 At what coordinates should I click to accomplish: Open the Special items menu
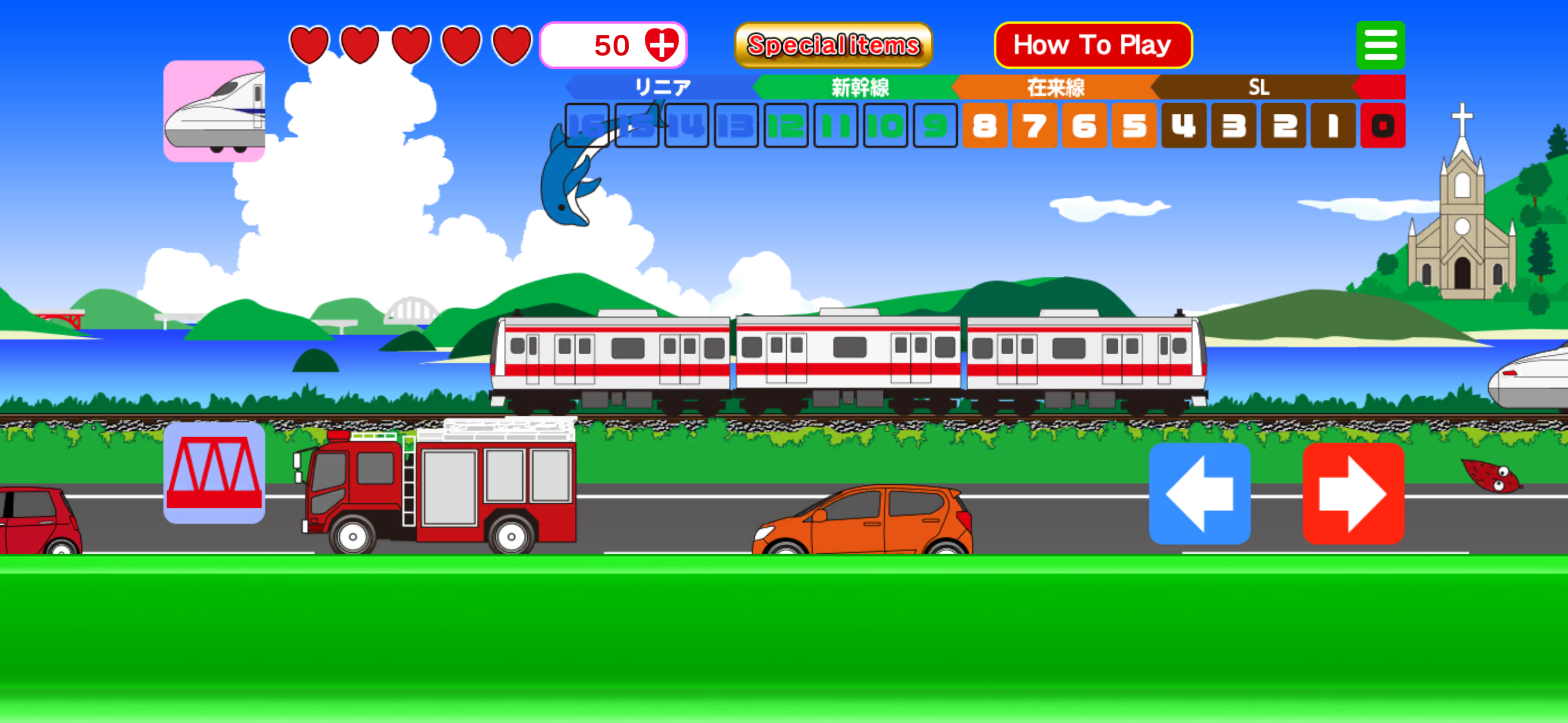click(x=833, y=44)
